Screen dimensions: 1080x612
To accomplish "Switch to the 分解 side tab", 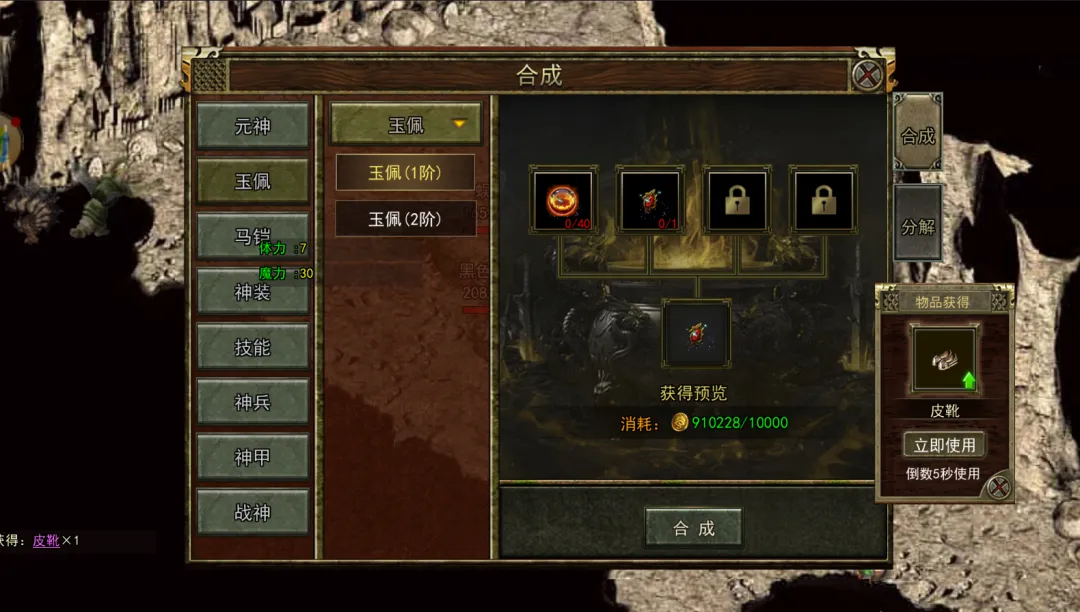I will [917, 225].
